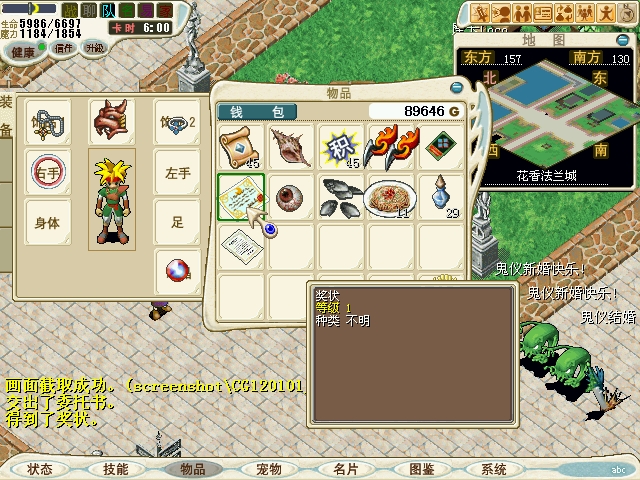
Task: Select the spiral conch shell item
Action: click(x=291, y=145)
